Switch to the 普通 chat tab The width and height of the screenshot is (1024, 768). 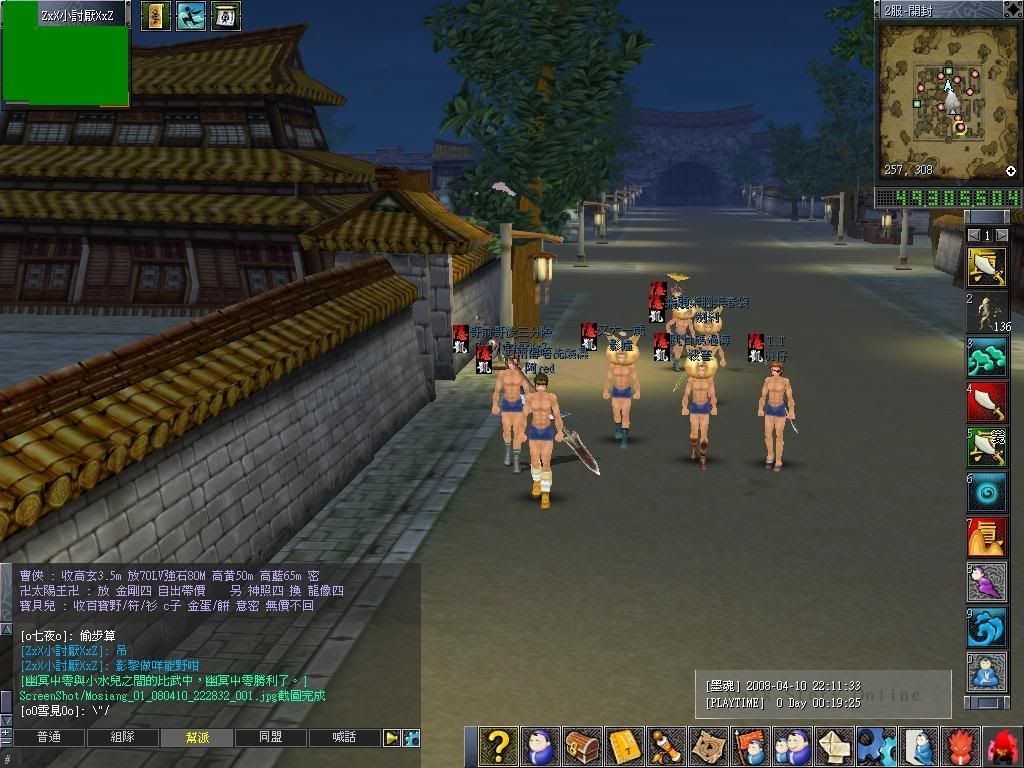tap(48, 738)
